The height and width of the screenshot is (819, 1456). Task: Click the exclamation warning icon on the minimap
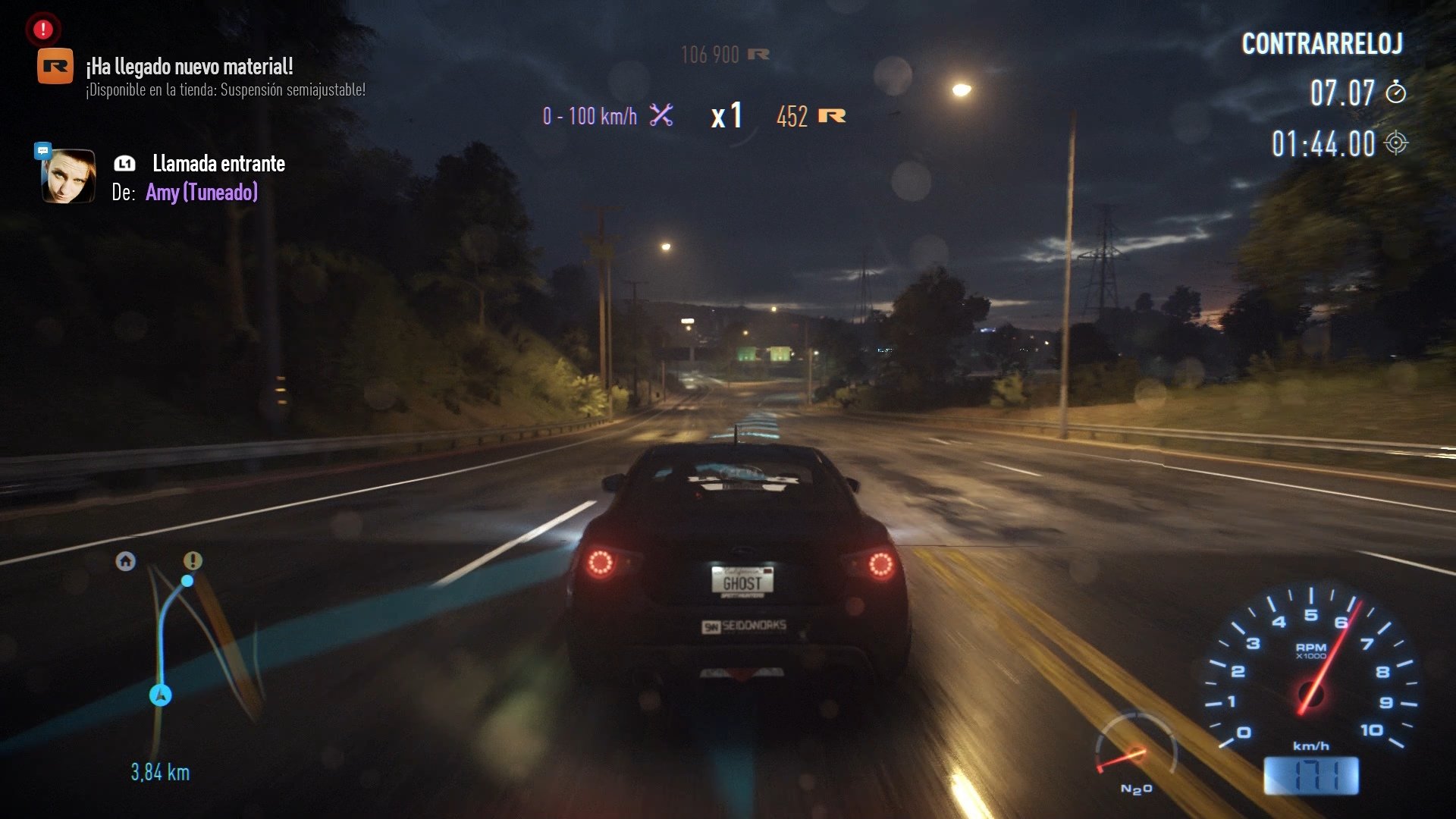[192, 560]
